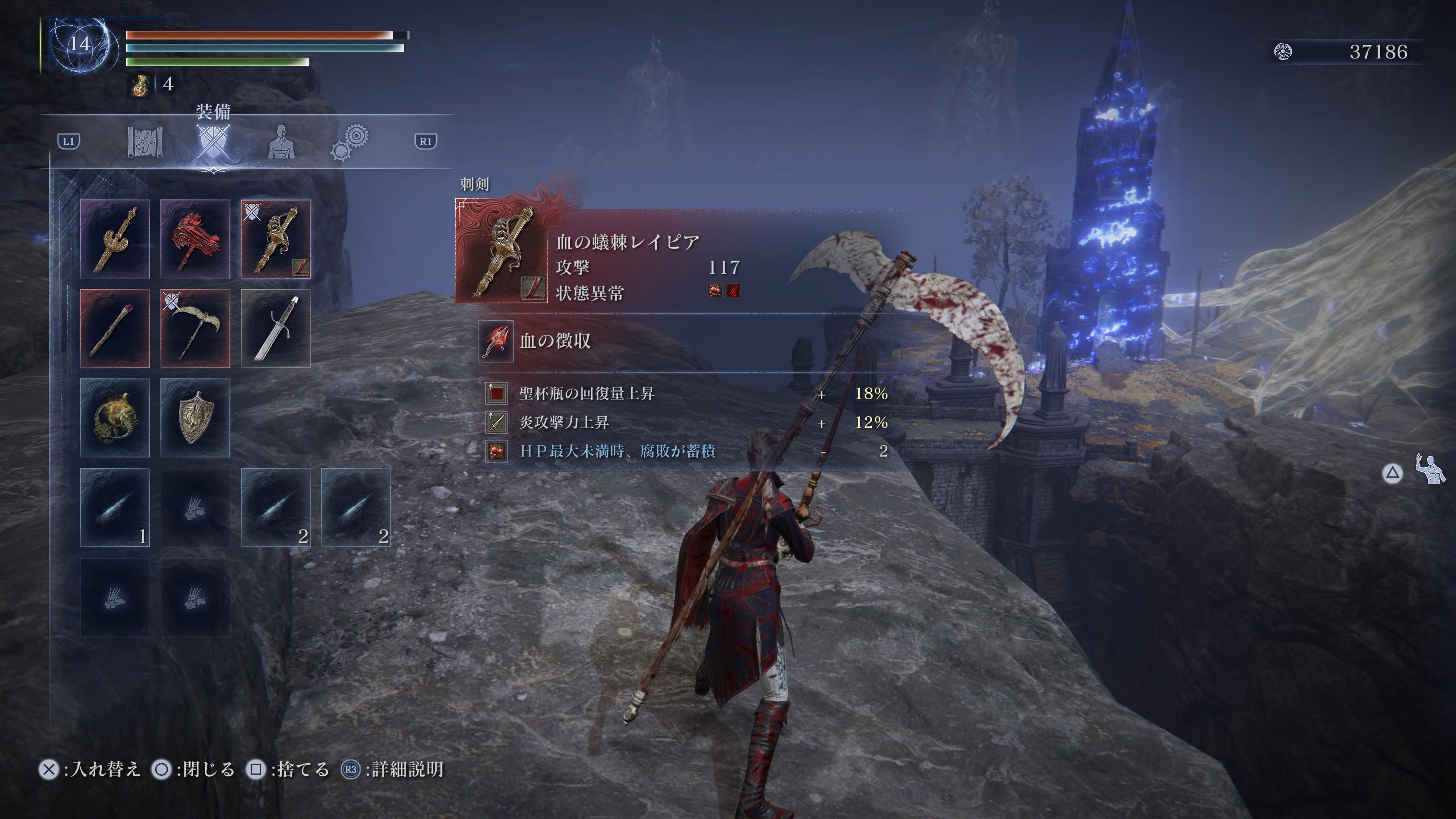Switch to the map tab
The image size is (1456, 819).
point(145,141)
